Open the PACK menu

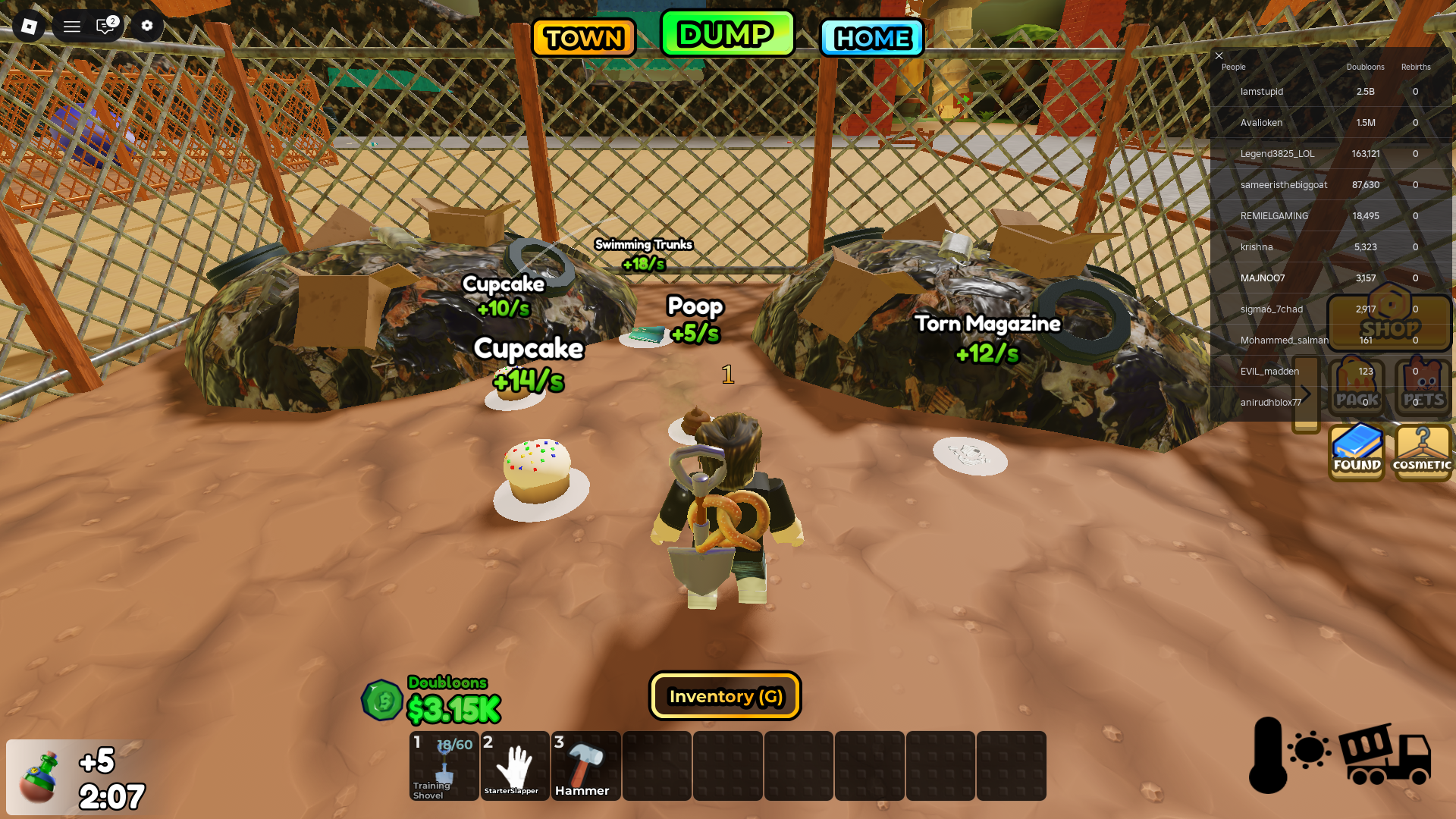1356,388
